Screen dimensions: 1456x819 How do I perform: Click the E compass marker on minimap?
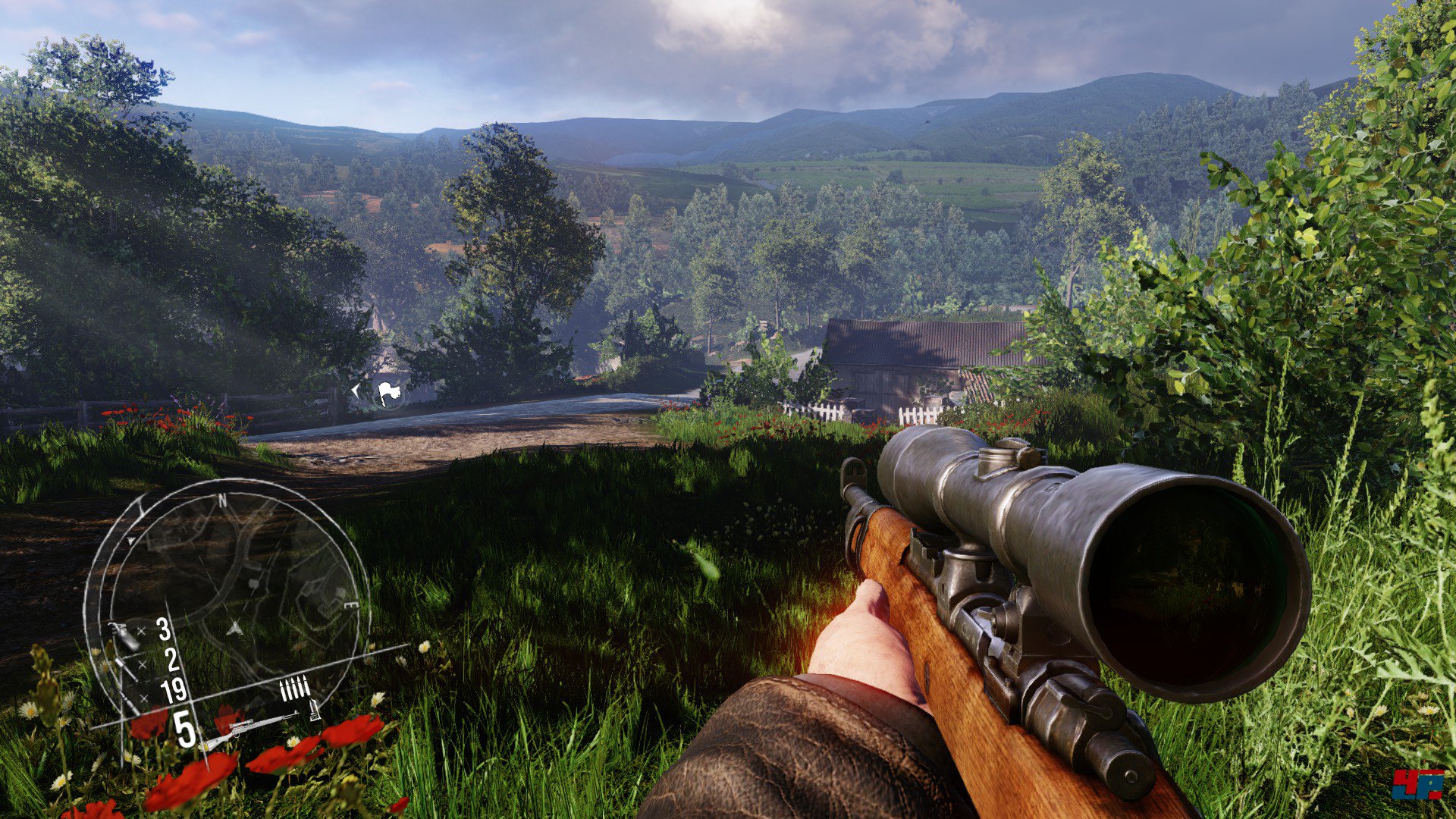pos(351,606)
